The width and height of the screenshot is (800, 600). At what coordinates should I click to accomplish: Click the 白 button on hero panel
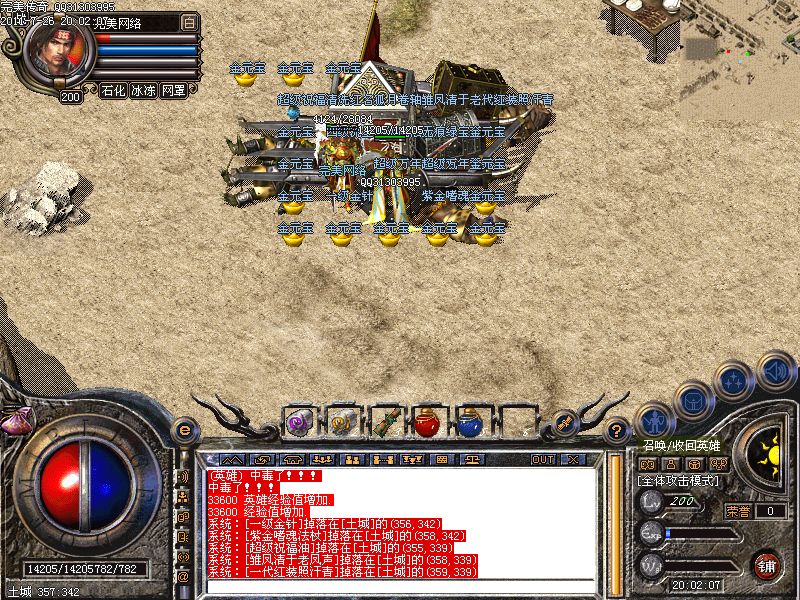click(x=190, y=21)
